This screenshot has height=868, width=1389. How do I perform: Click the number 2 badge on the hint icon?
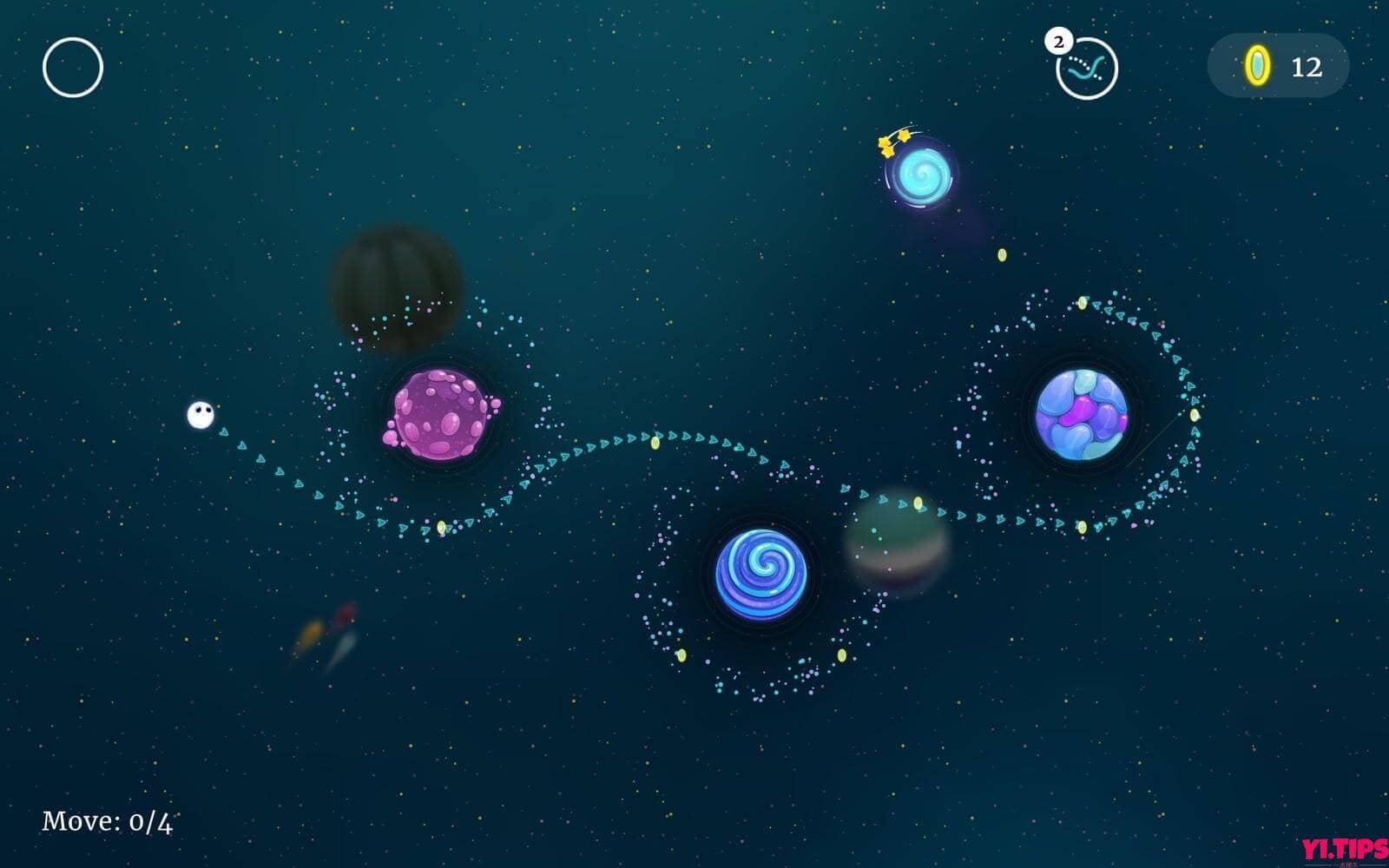coord(1059,39)
